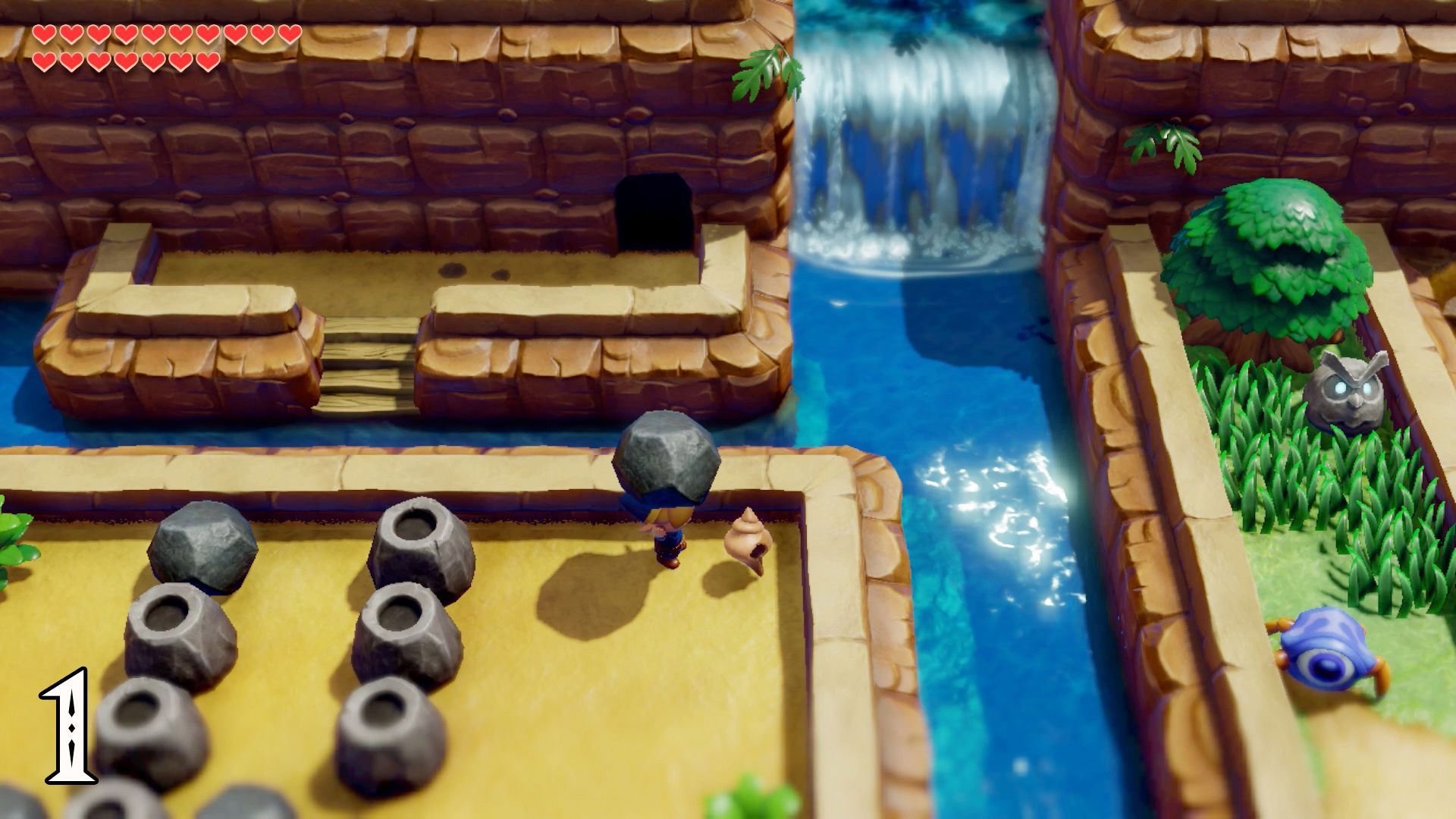Click the large number 1 marker
This screenshot has width=1456, height=819.
point(68,724)
